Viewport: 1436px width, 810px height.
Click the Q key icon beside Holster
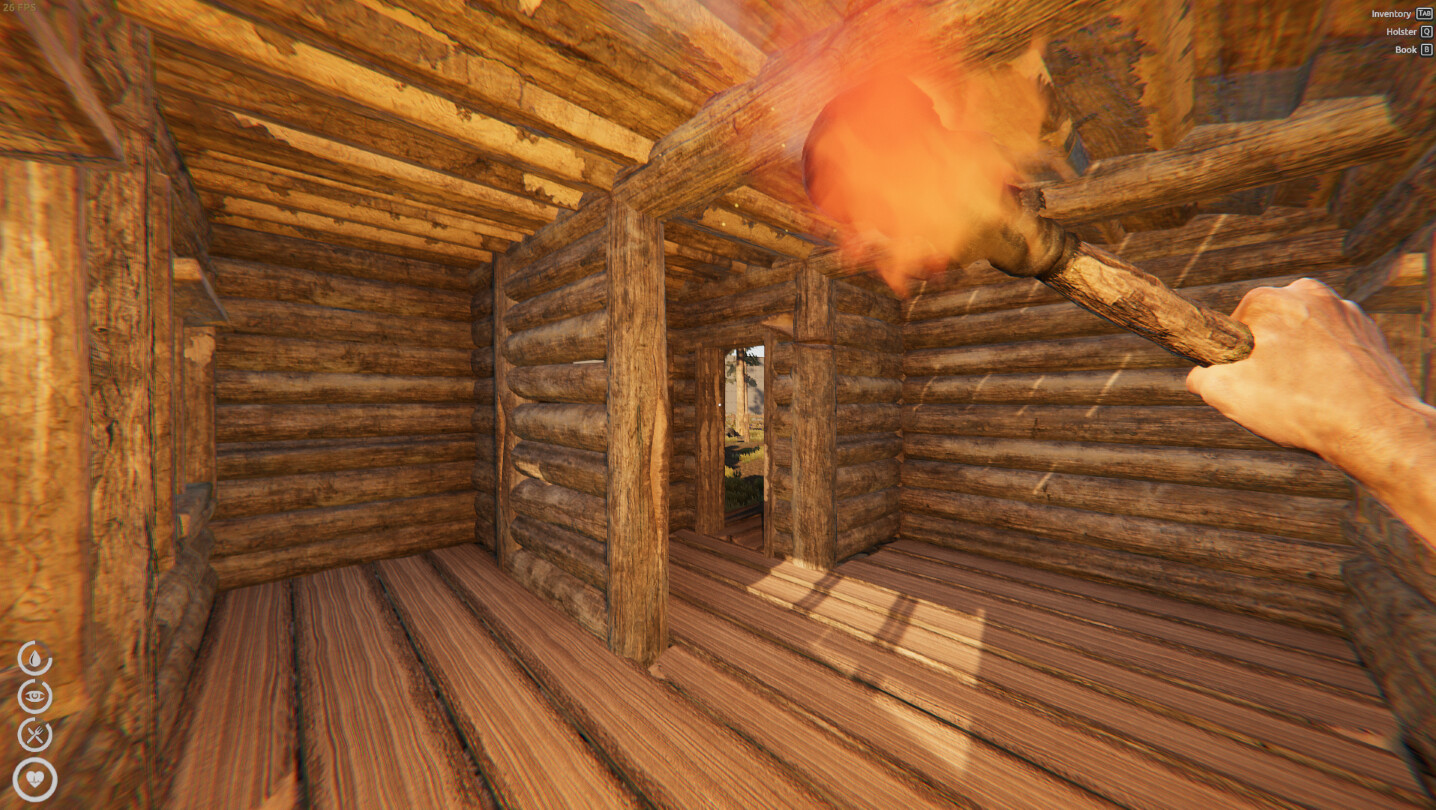(x=1425, y=31)
